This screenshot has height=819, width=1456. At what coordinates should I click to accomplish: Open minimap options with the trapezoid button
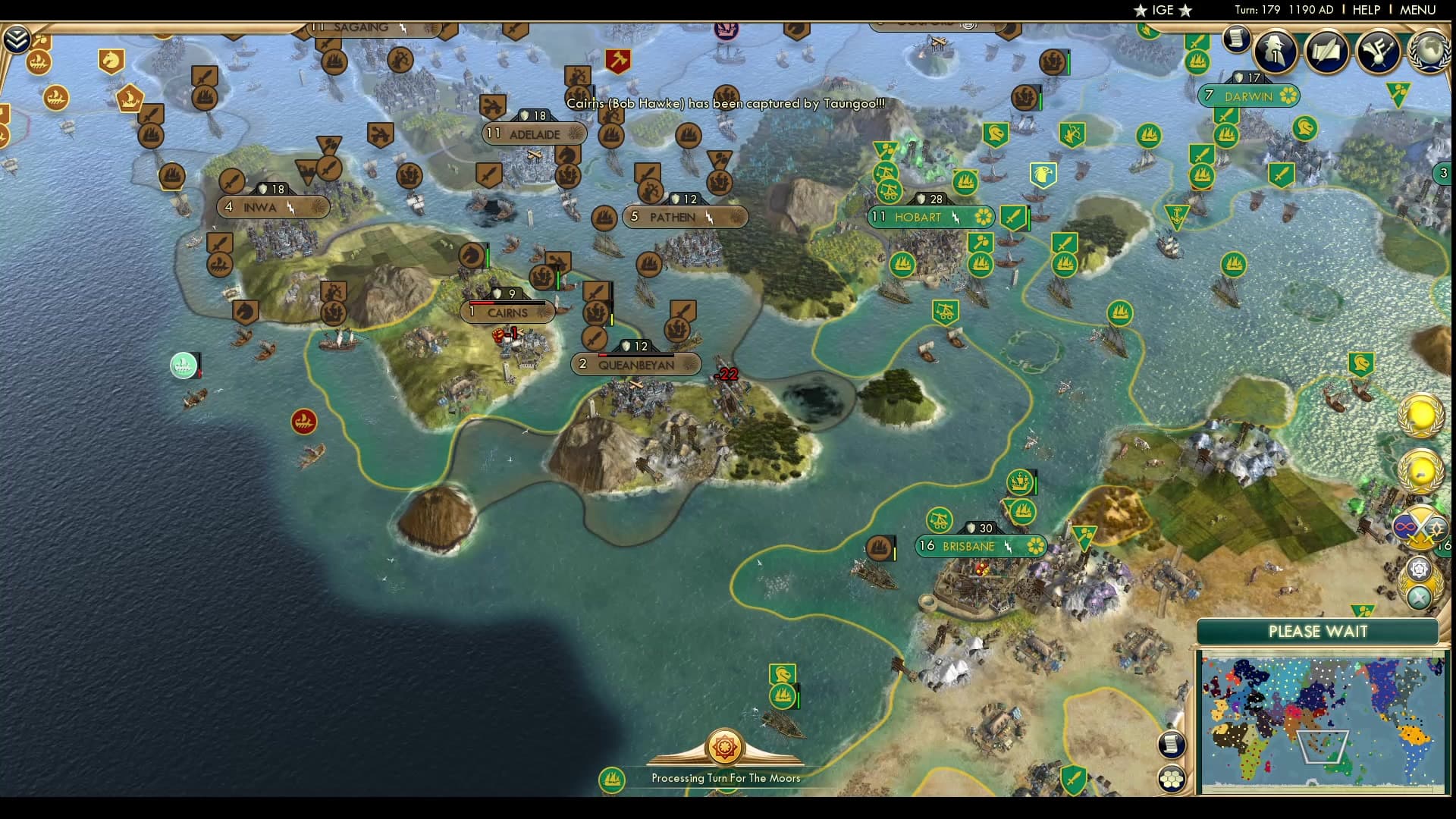pyautogui.click(x=1323, y=747)
